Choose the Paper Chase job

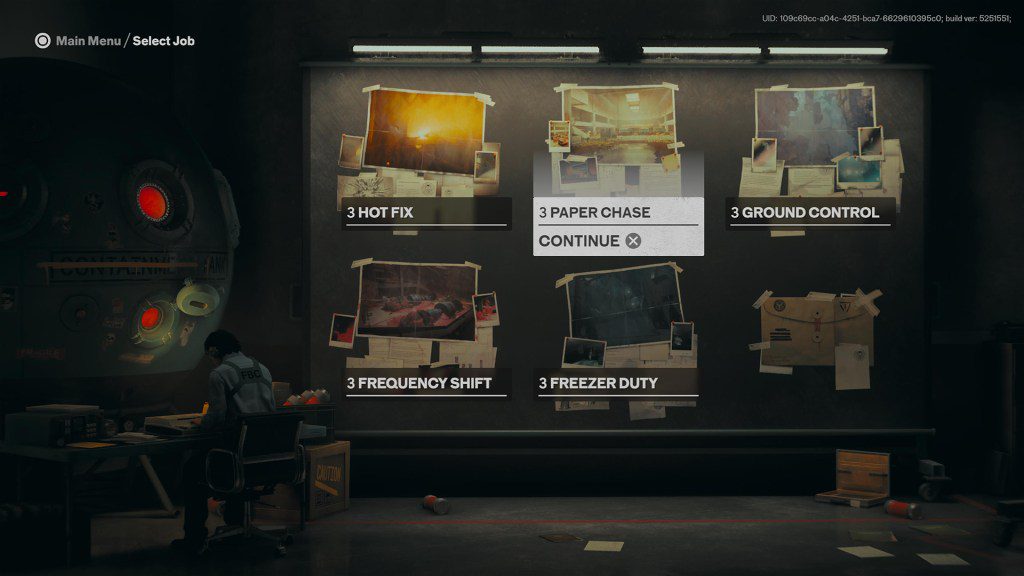coord(617,212)
